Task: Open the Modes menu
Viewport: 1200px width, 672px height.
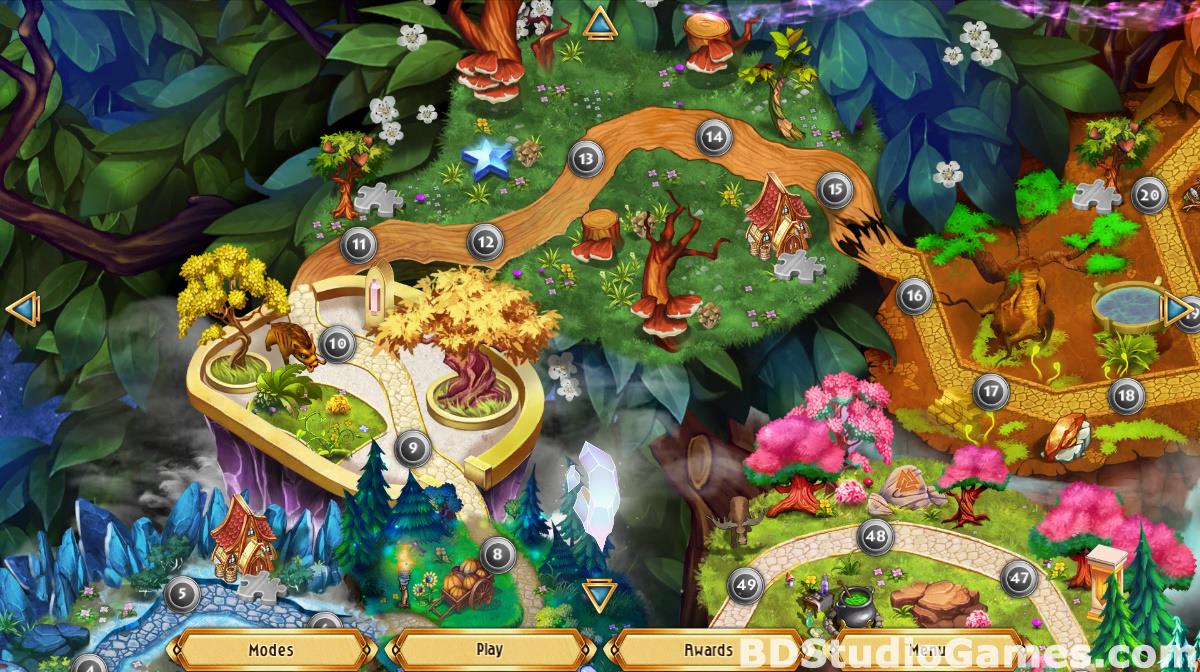Action: (x=271, y=649)
